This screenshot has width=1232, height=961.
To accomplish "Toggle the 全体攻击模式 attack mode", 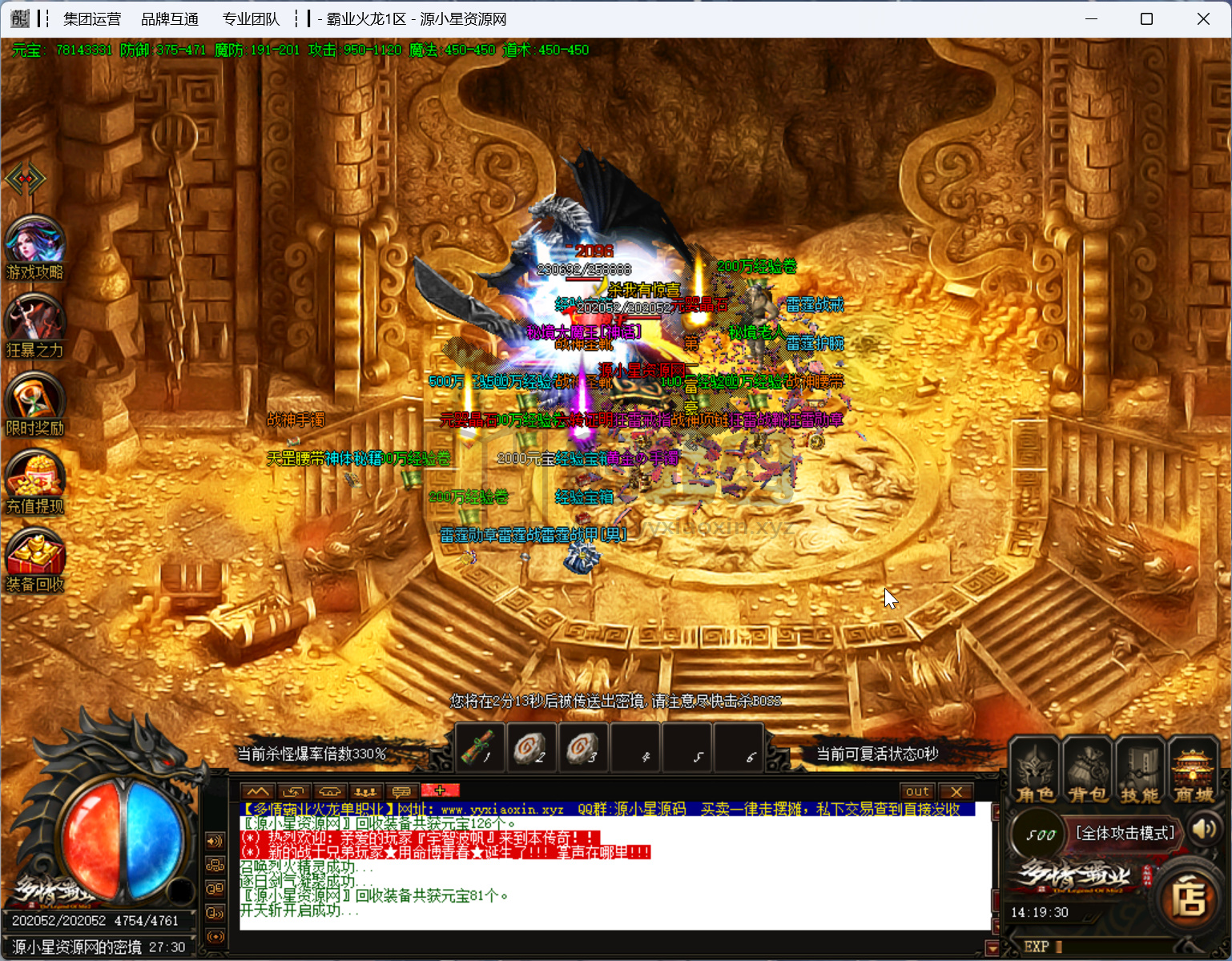I will coord(1125,834).
